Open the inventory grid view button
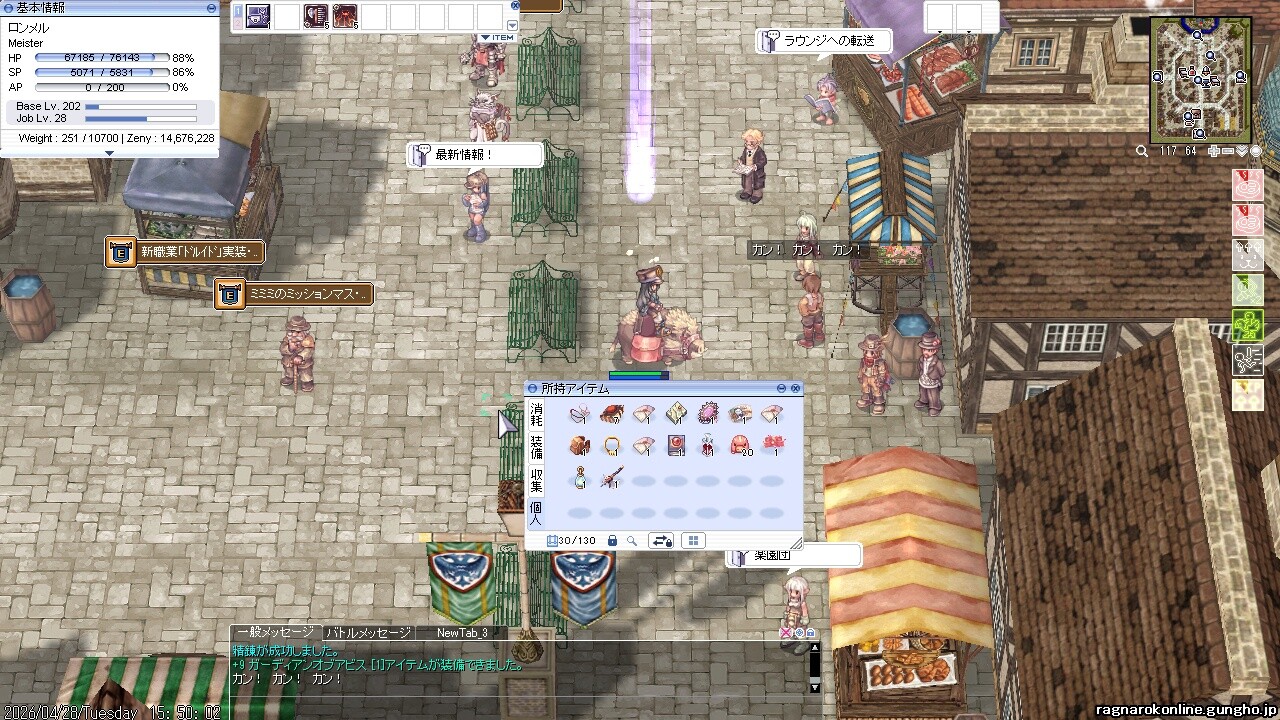The image size is (1280, 720). click(692, 541)
